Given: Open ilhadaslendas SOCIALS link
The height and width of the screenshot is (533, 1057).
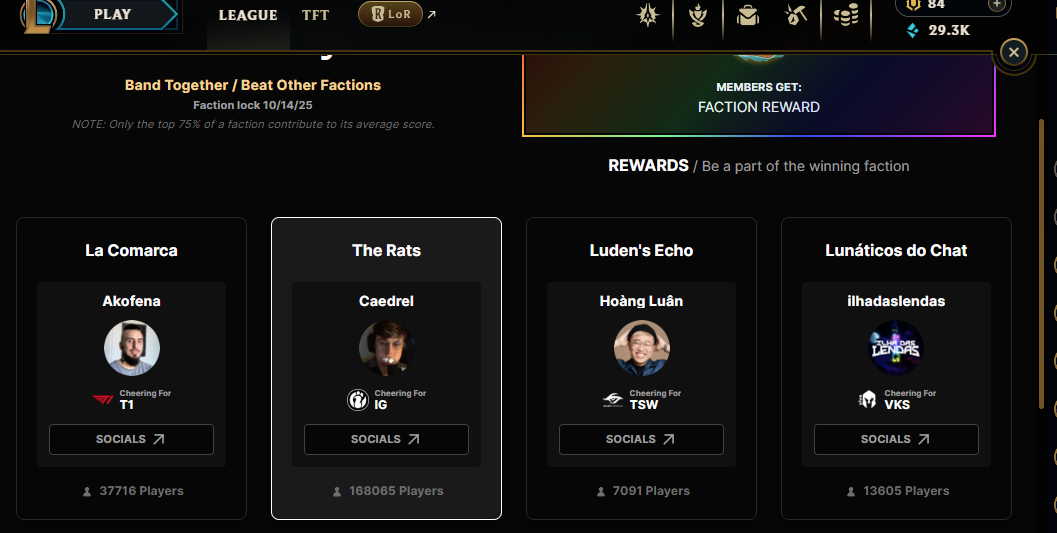Looking at the screenshot, I should click(x=896, y=439).
